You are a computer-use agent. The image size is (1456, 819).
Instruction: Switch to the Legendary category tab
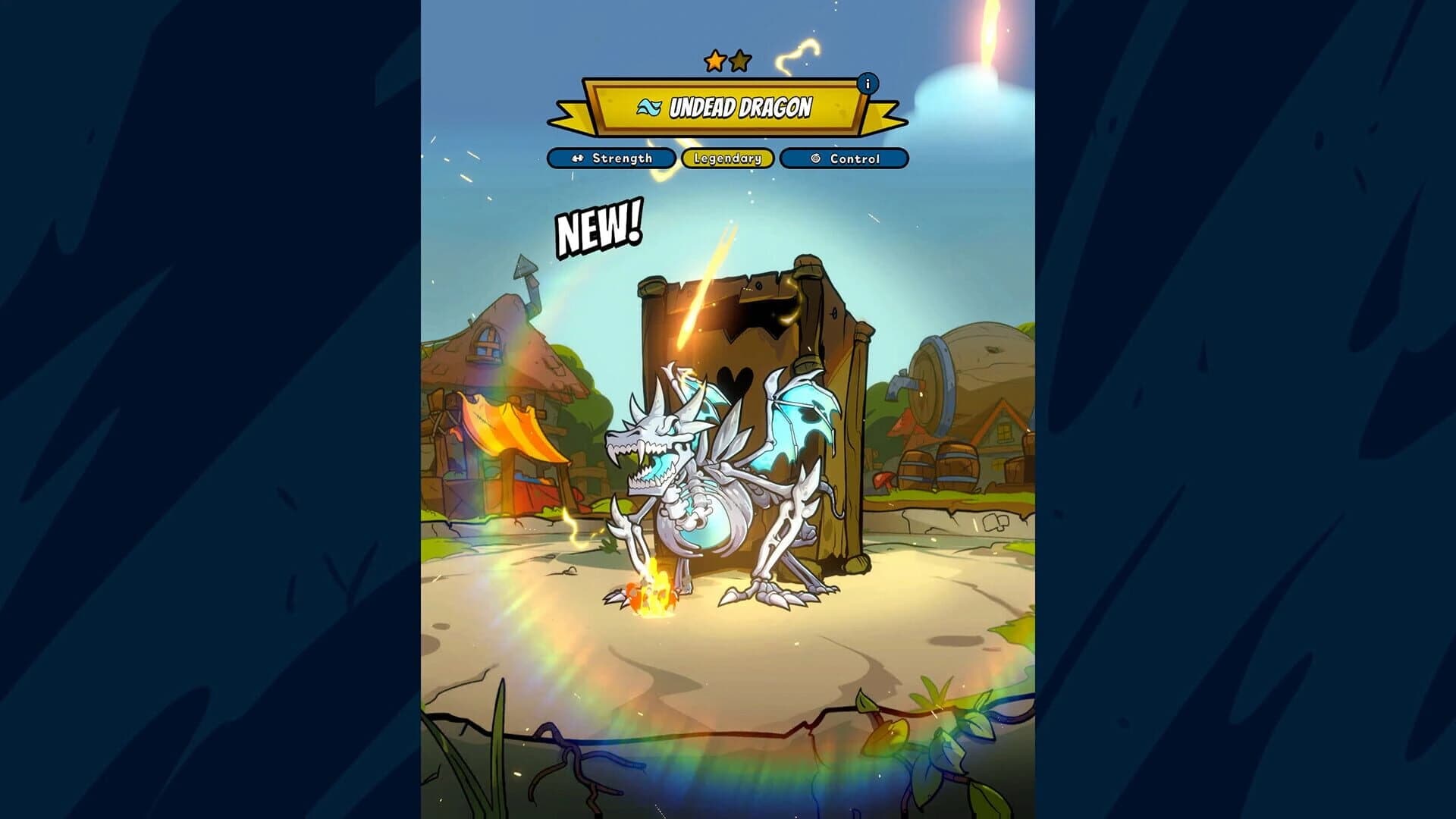point(728,158)
